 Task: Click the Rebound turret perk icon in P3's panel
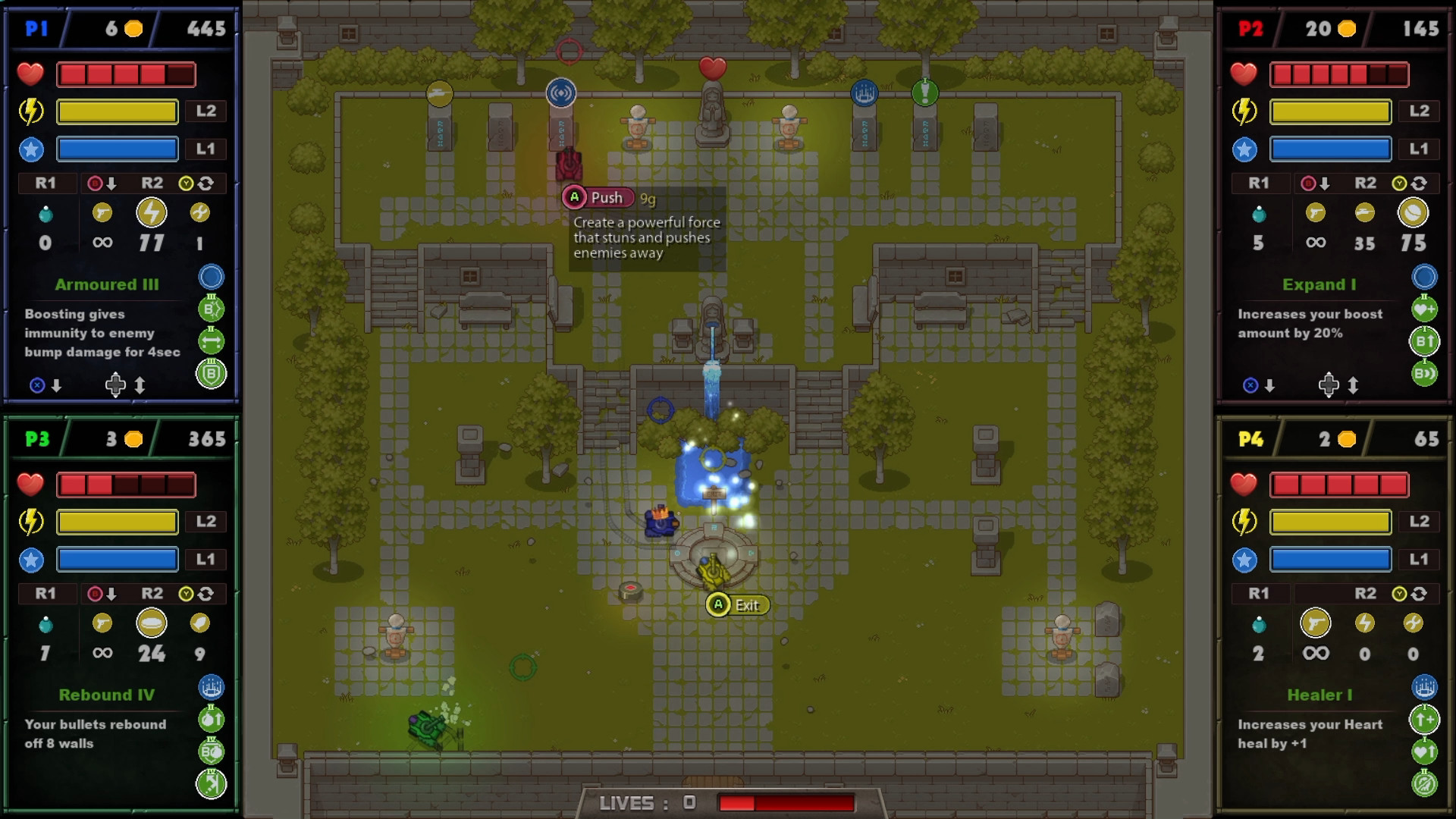point(212,686)
